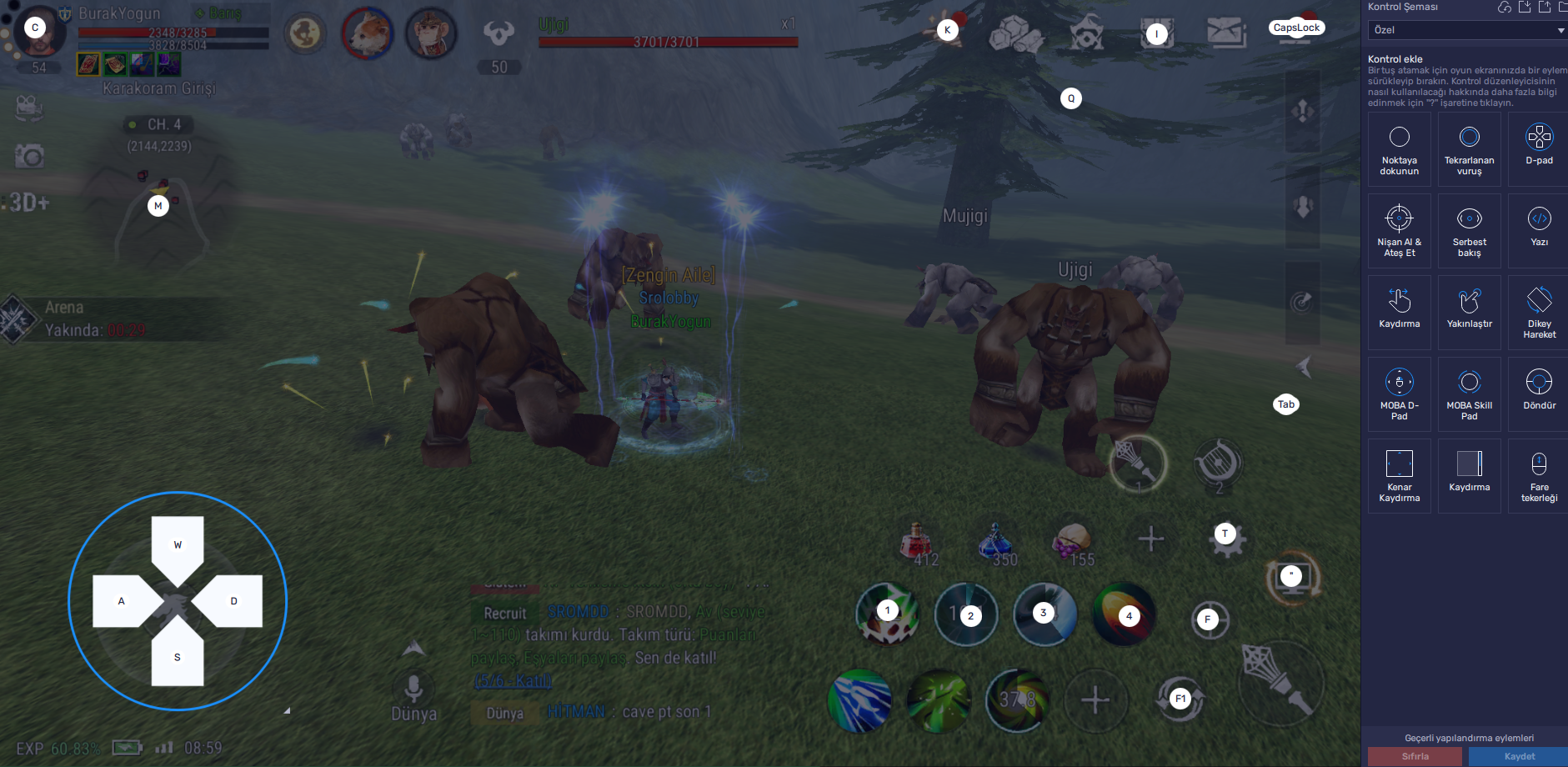Screen dimensions: 1568x767
Task: Reset the configuration with Sıfırla
Action: pos(1416,756)
